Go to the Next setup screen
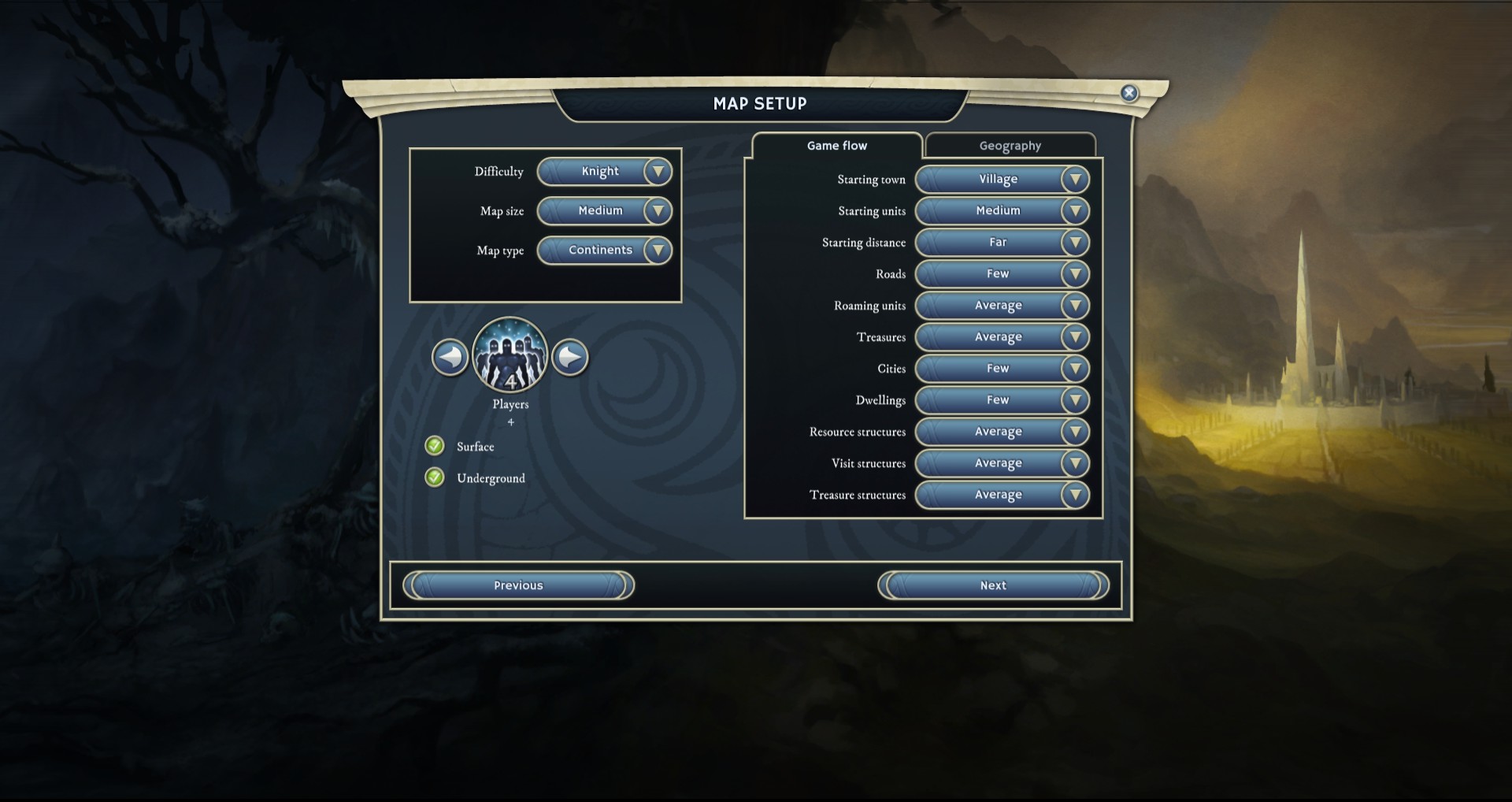 [x=993, y=585]
